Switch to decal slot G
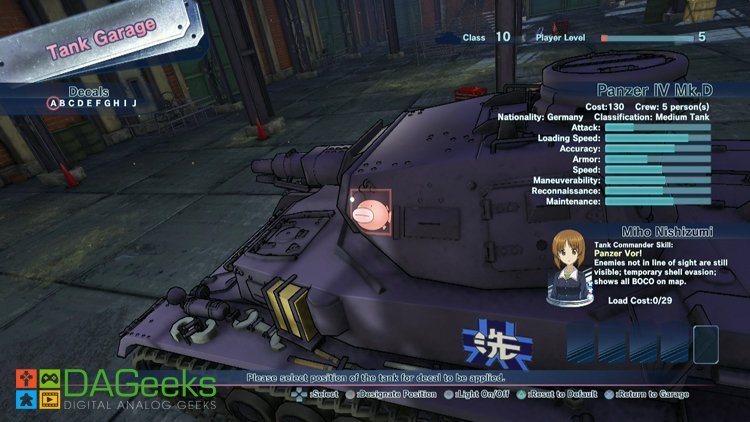The image size is (750, 422). [109, 103]
